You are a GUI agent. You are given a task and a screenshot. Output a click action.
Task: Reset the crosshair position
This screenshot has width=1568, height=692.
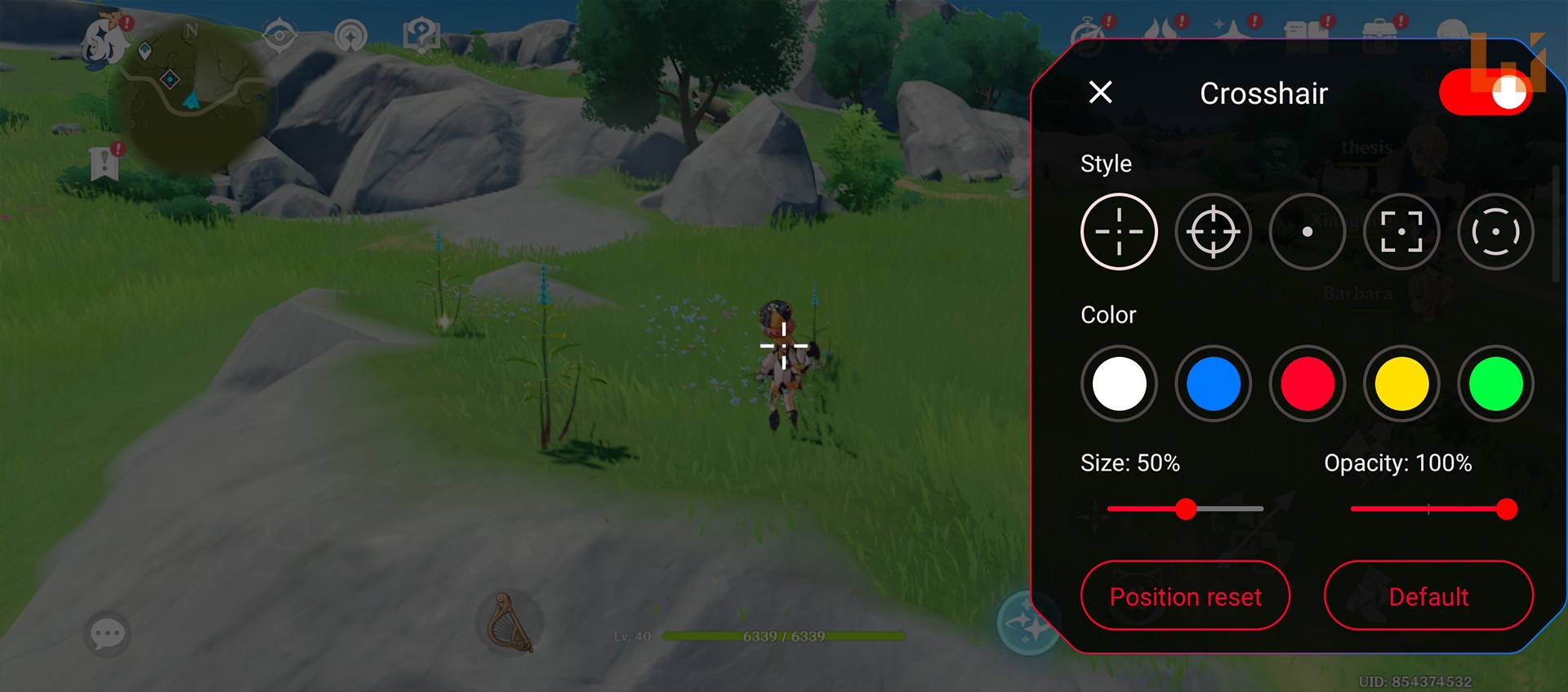point(1185,596)
